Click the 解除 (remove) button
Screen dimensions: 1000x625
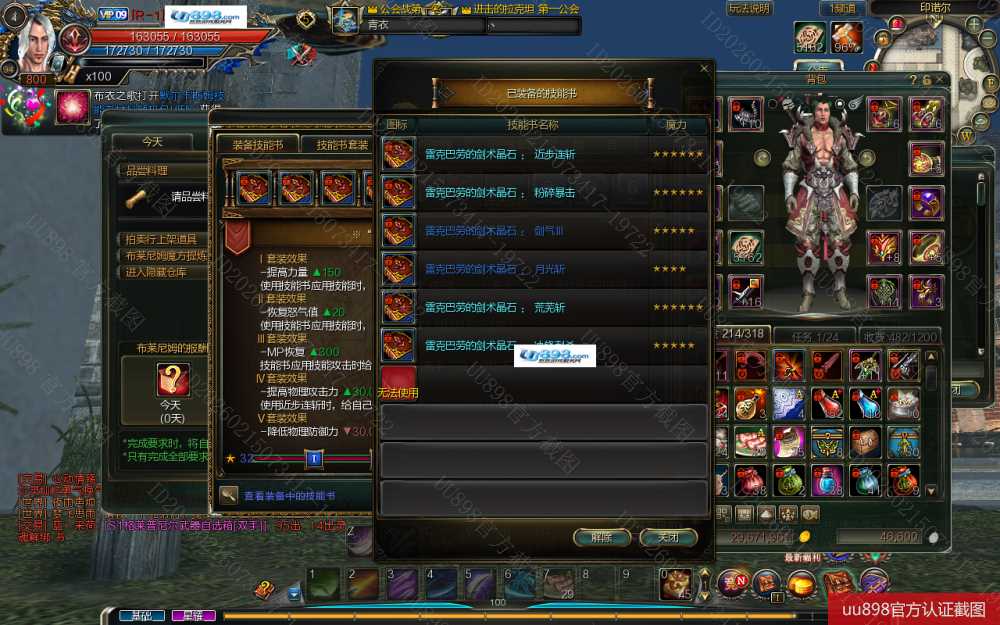point(601,537)
